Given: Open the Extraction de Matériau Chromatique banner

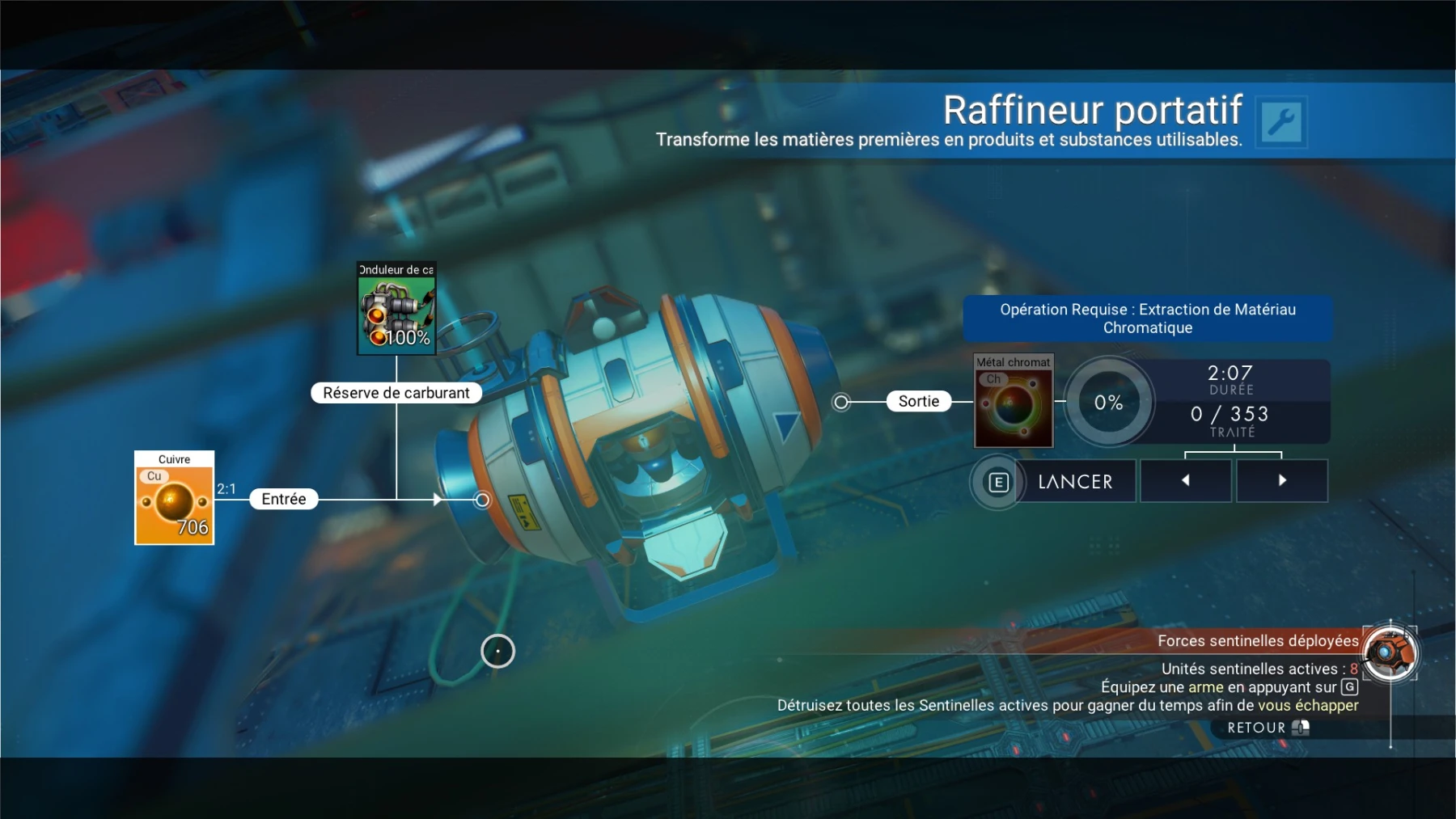Looking at the screenshot, I should pos(1147,319).
